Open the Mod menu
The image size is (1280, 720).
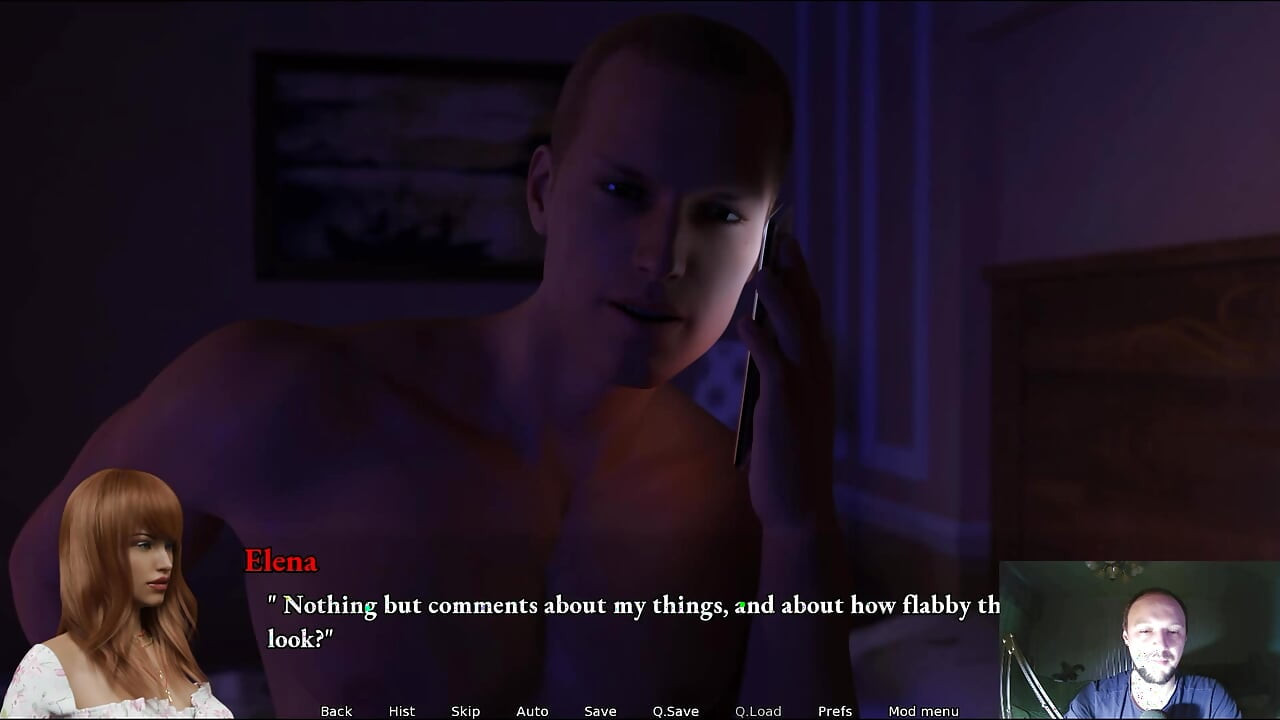(925, 711)
